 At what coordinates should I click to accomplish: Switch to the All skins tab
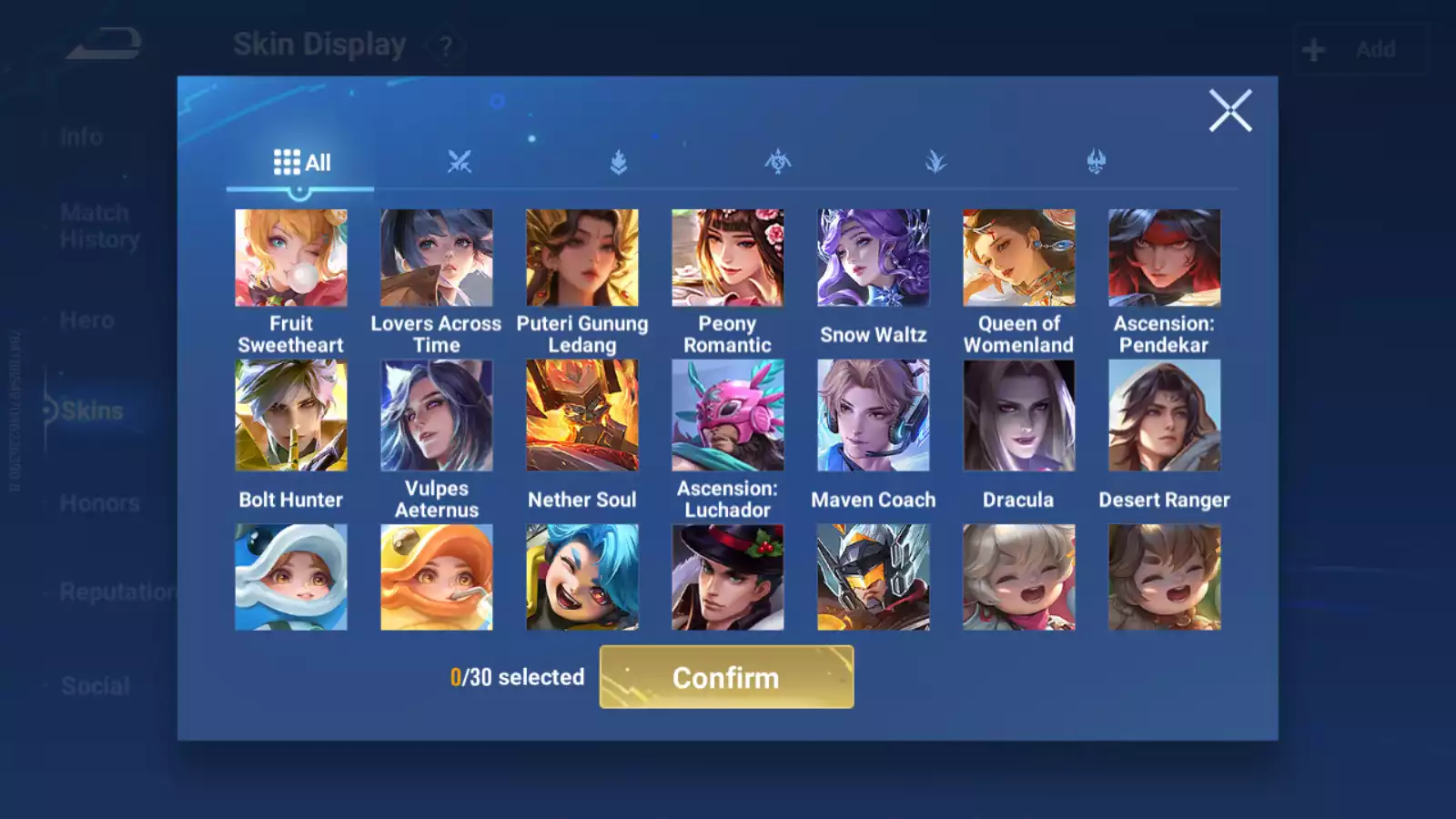click(301, 163)
